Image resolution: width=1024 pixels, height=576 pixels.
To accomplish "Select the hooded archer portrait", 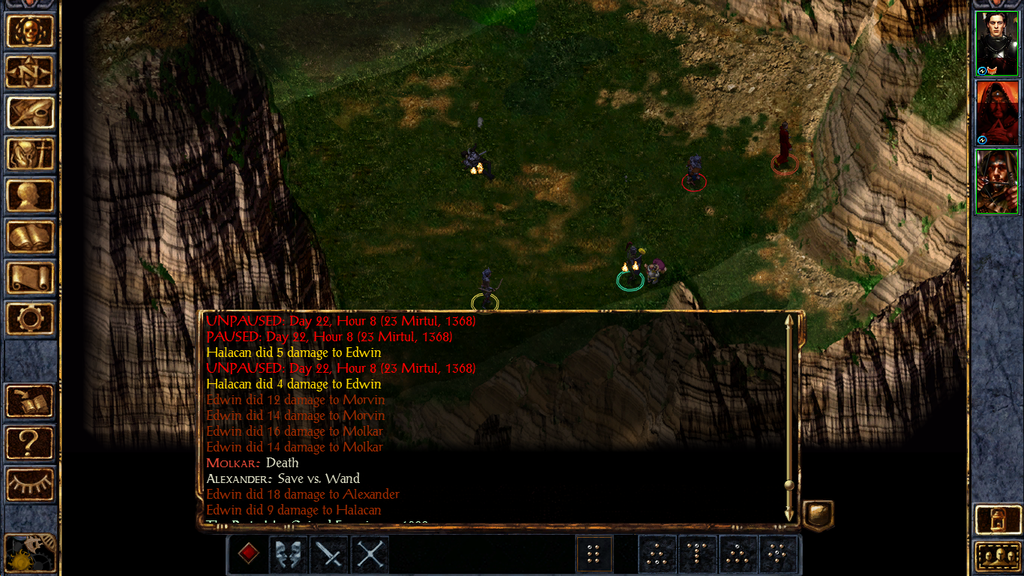I will pos(996,181).
